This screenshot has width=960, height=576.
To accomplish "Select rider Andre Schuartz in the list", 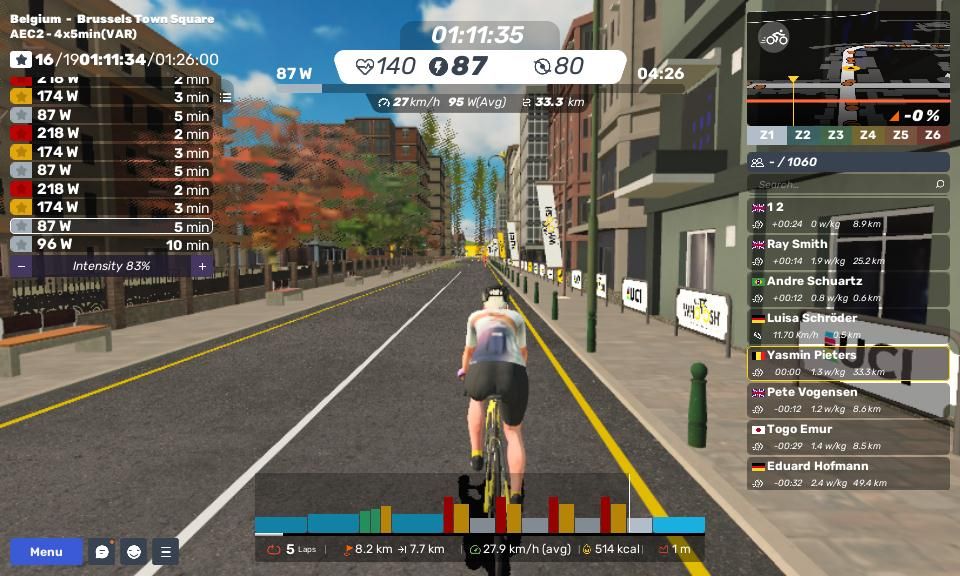I will [848, 289].
